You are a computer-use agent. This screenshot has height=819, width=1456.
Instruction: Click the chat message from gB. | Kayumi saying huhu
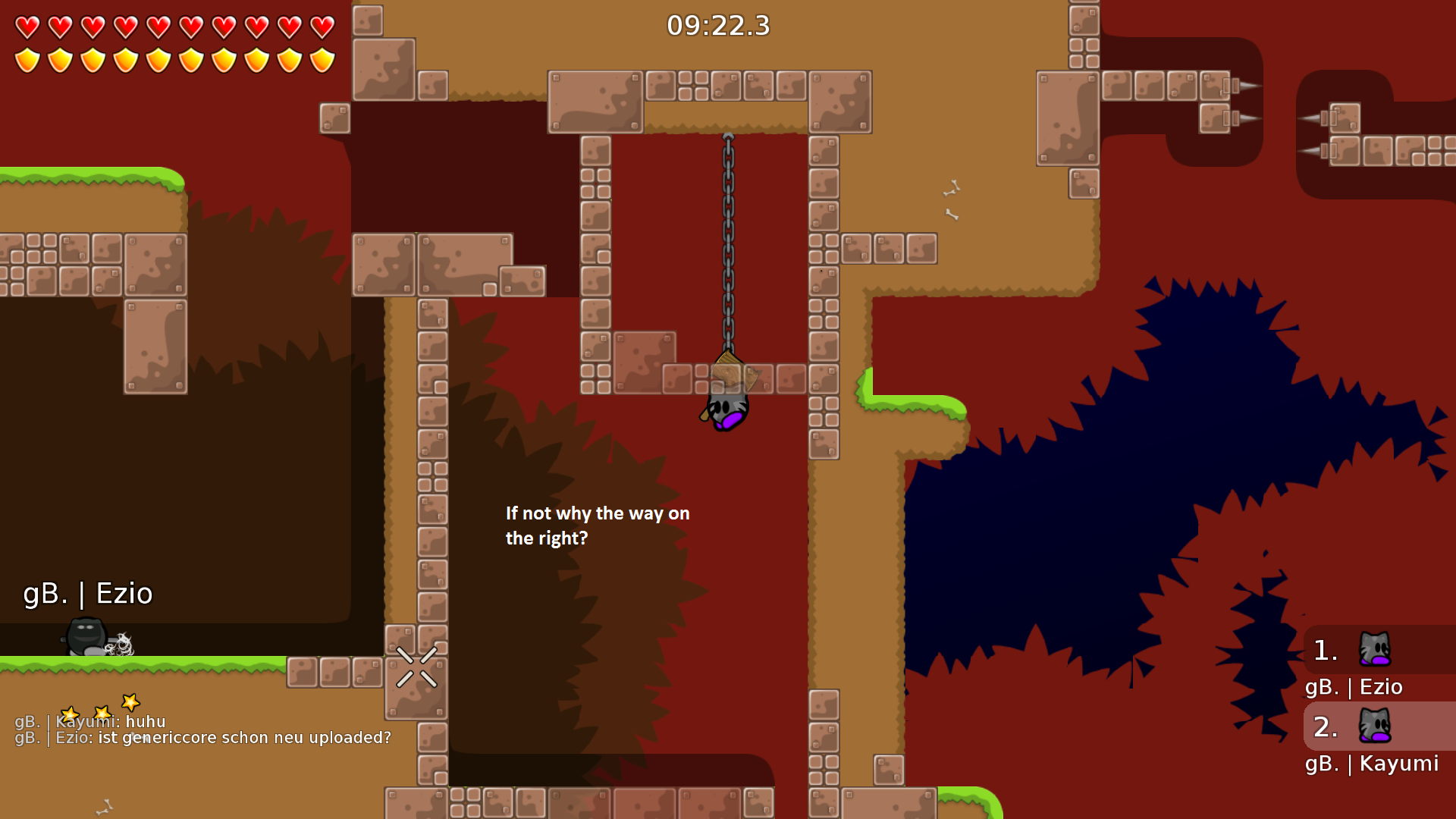click(x=91, y=722)
